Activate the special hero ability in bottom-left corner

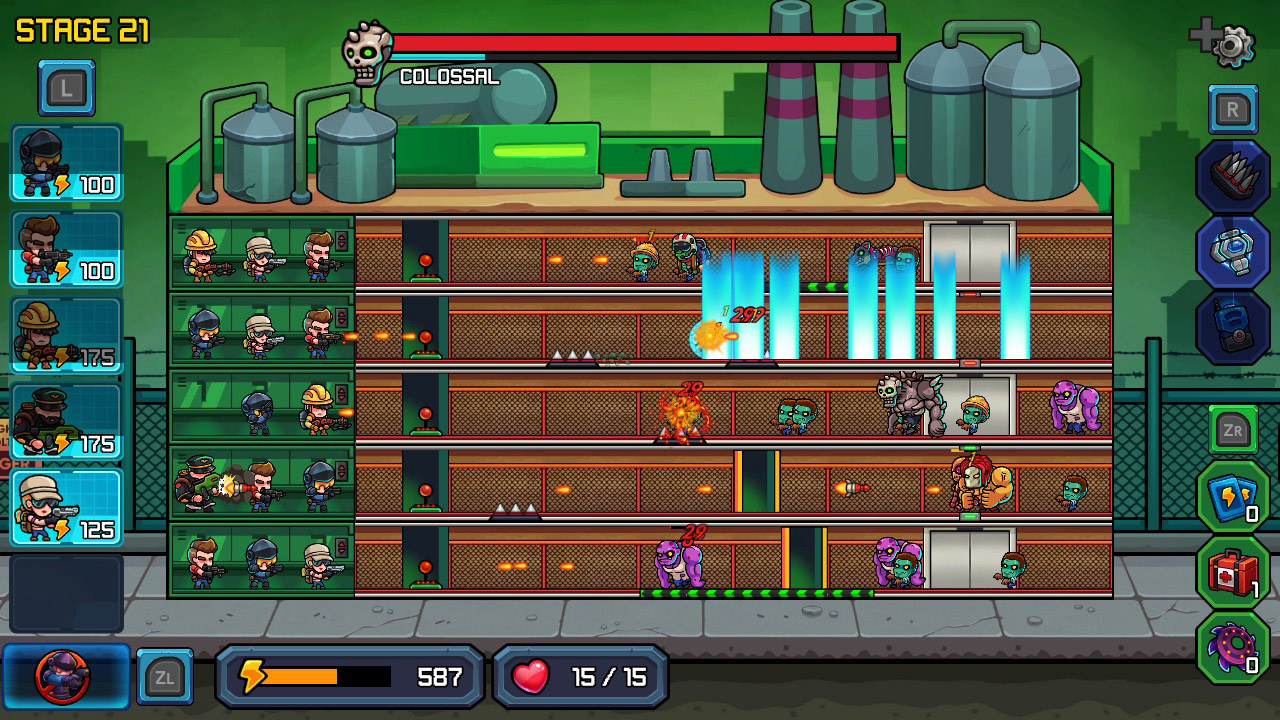[x=64, y=675]
